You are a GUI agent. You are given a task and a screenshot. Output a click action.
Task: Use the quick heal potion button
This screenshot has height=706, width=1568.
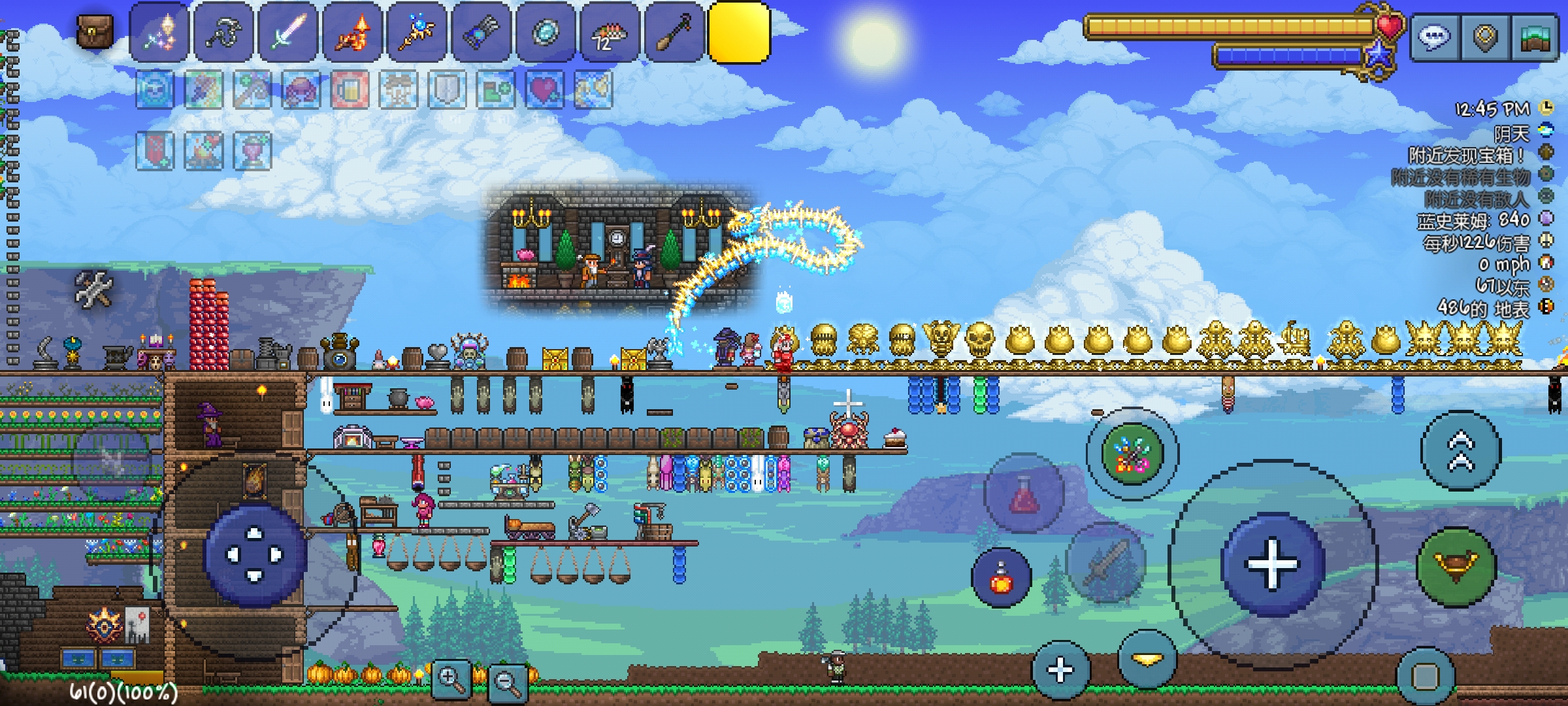(x=1002, y=578)
